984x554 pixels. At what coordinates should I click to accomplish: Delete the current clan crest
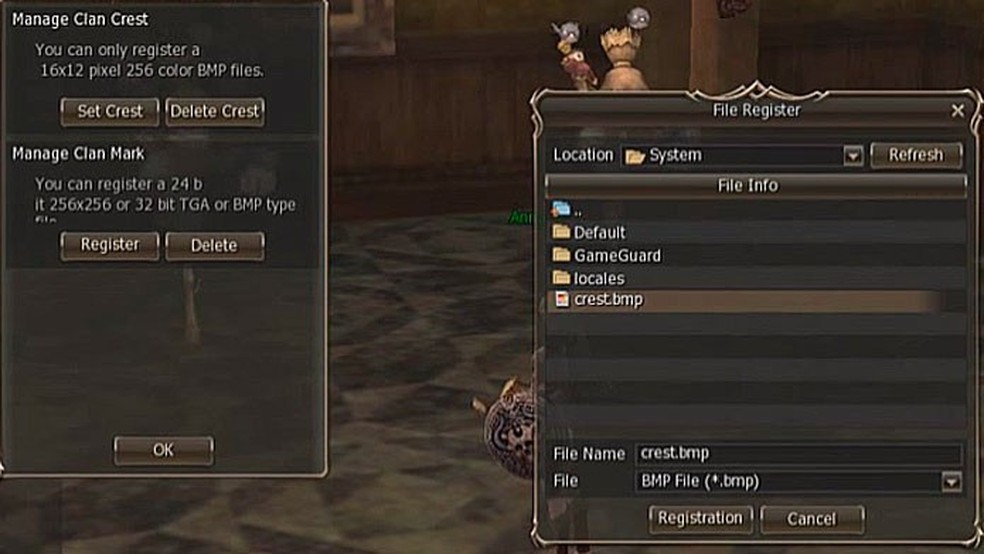point(215,111)
